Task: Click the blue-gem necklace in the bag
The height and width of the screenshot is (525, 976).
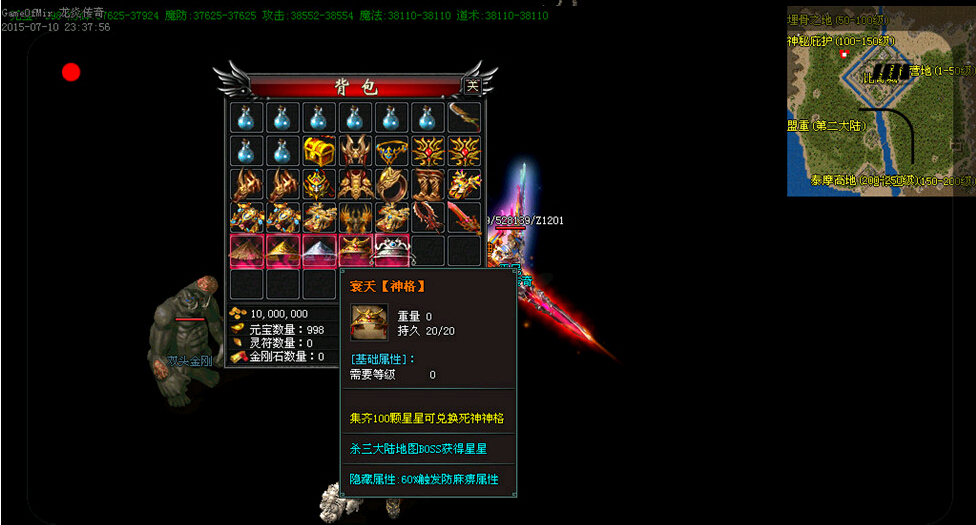Action: tap(391, 151)
